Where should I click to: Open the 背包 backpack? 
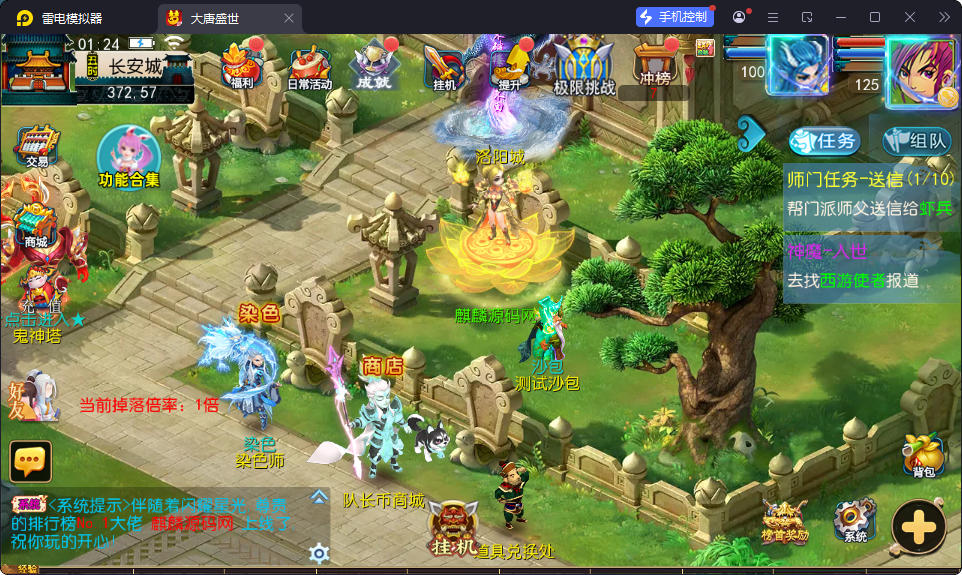923,455
